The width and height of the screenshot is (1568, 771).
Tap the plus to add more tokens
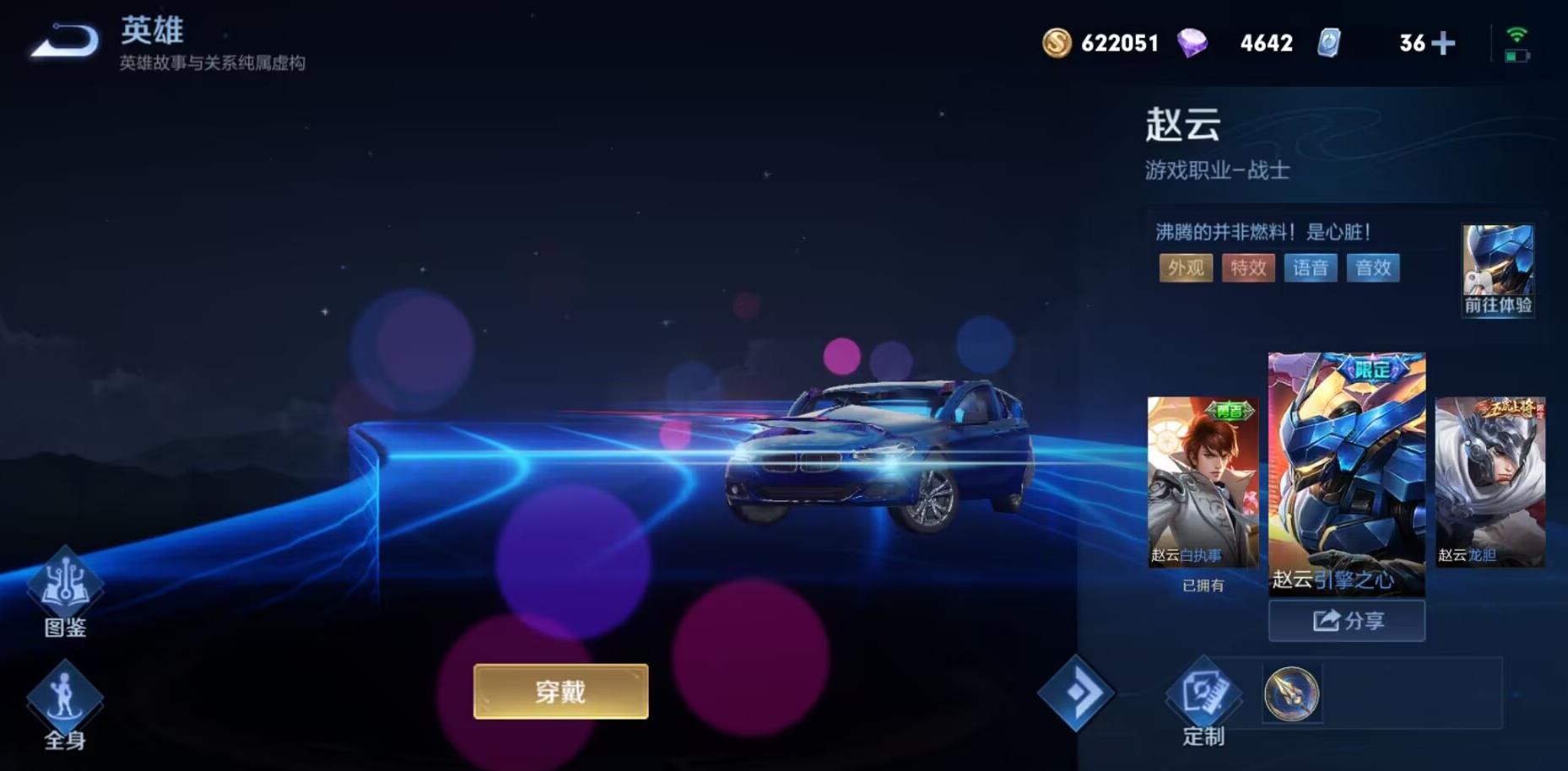1445,42
